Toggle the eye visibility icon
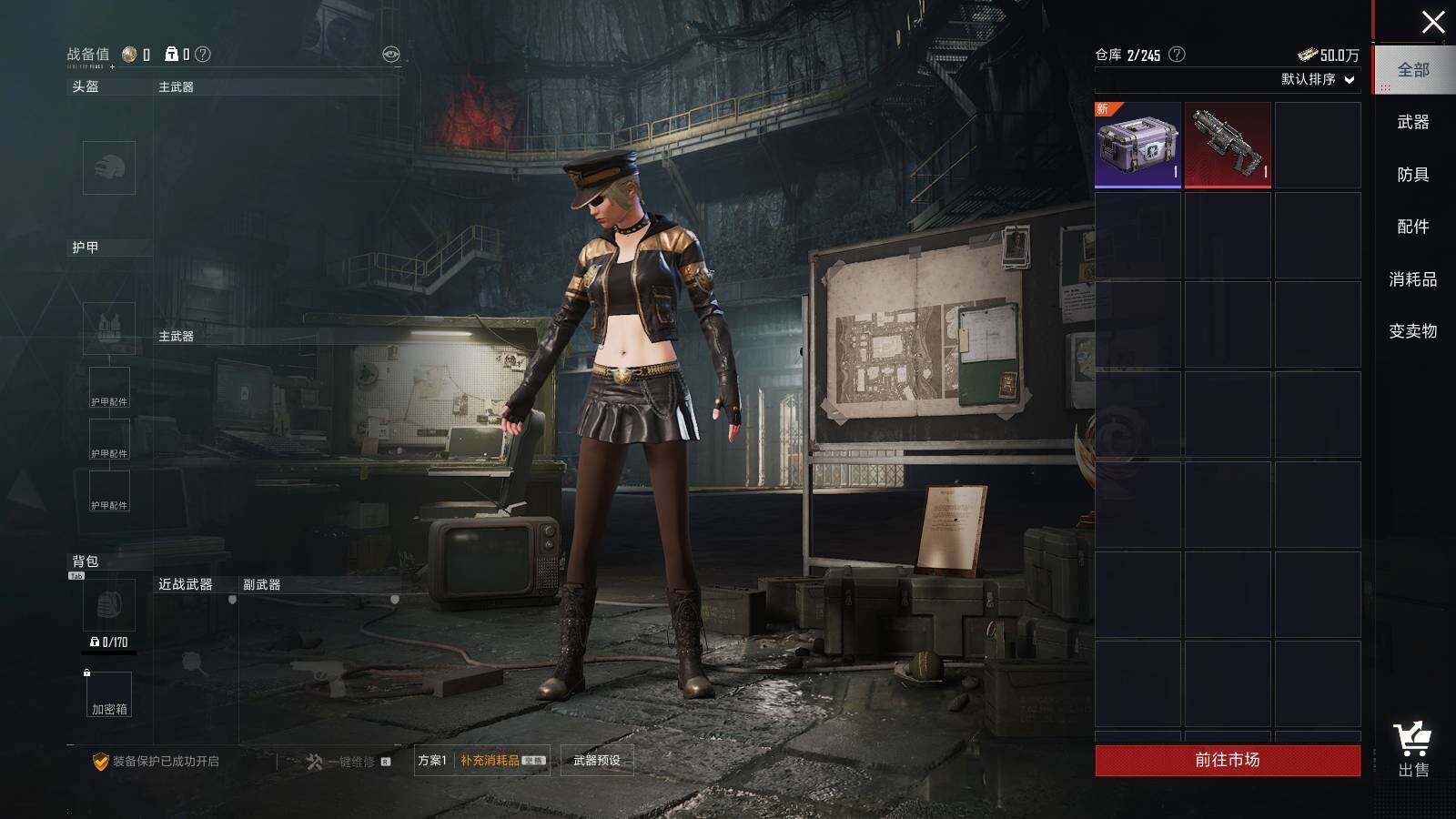This screenshot has height=819, width=1456. [390, 55]
